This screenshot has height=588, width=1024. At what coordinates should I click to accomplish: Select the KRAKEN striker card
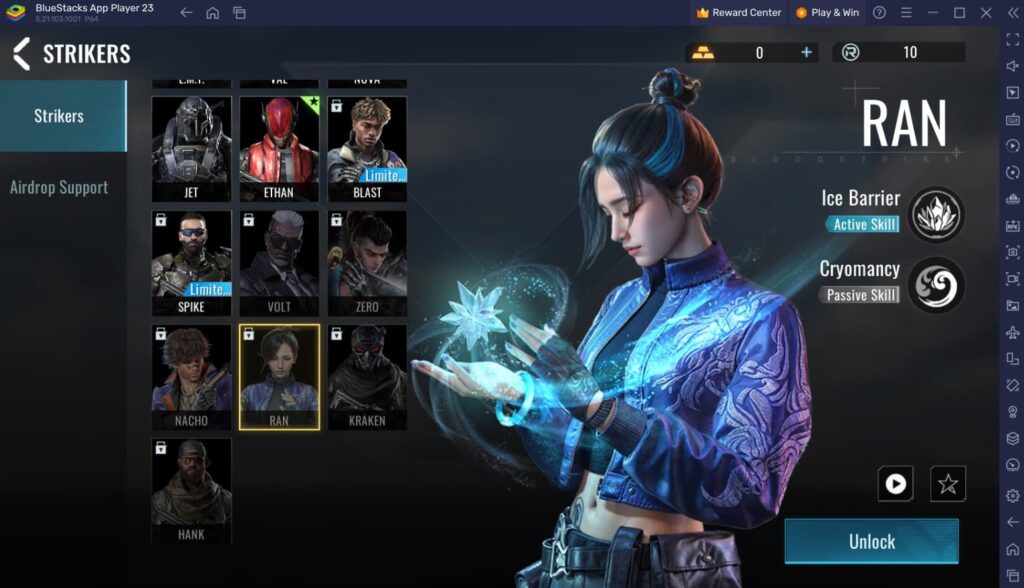(367, 376)
